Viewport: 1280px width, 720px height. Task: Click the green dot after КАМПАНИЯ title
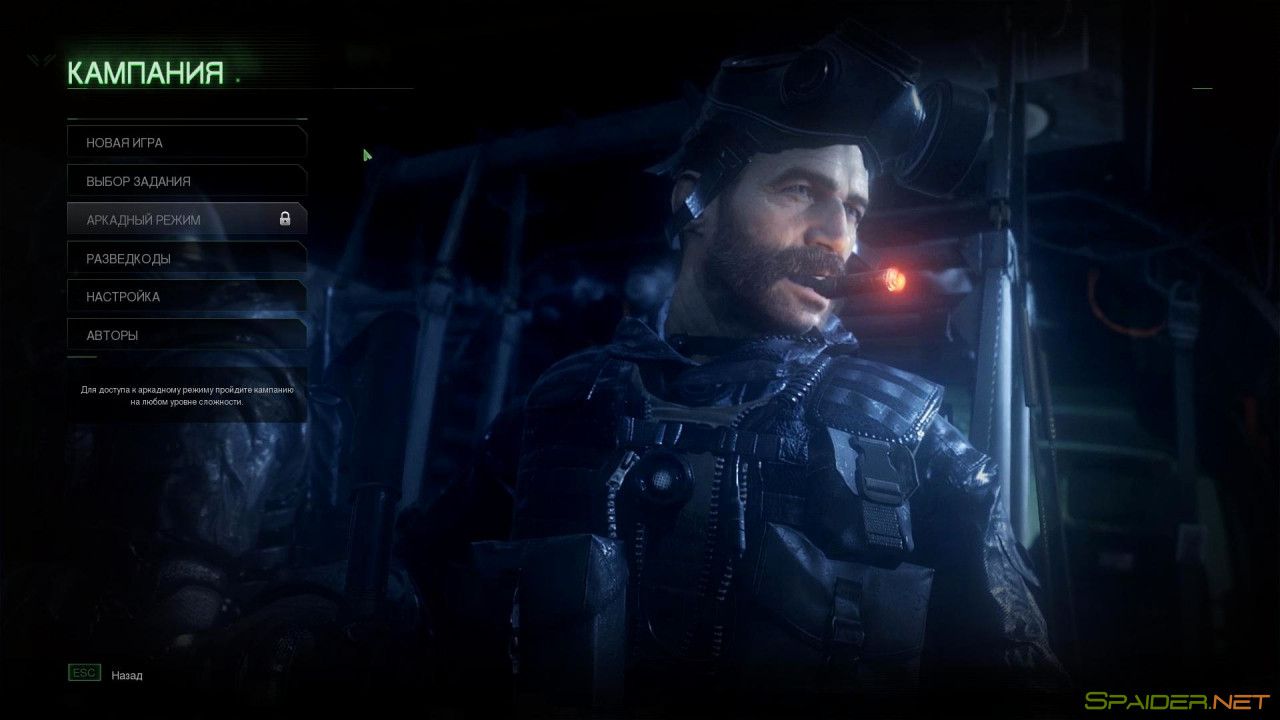(x=236, y=79)
